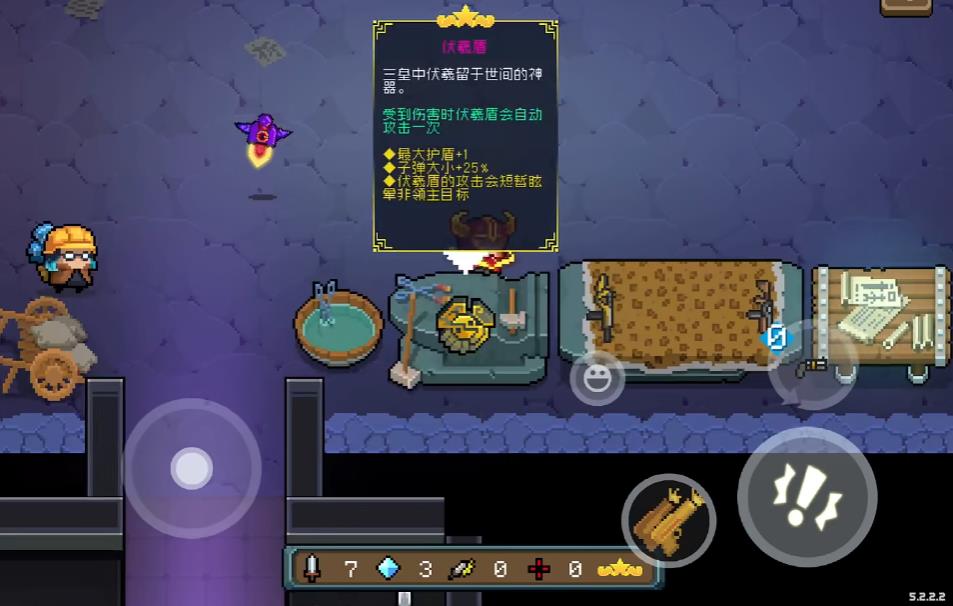Activate the golden dual pistols skill button

coord(668,520)
